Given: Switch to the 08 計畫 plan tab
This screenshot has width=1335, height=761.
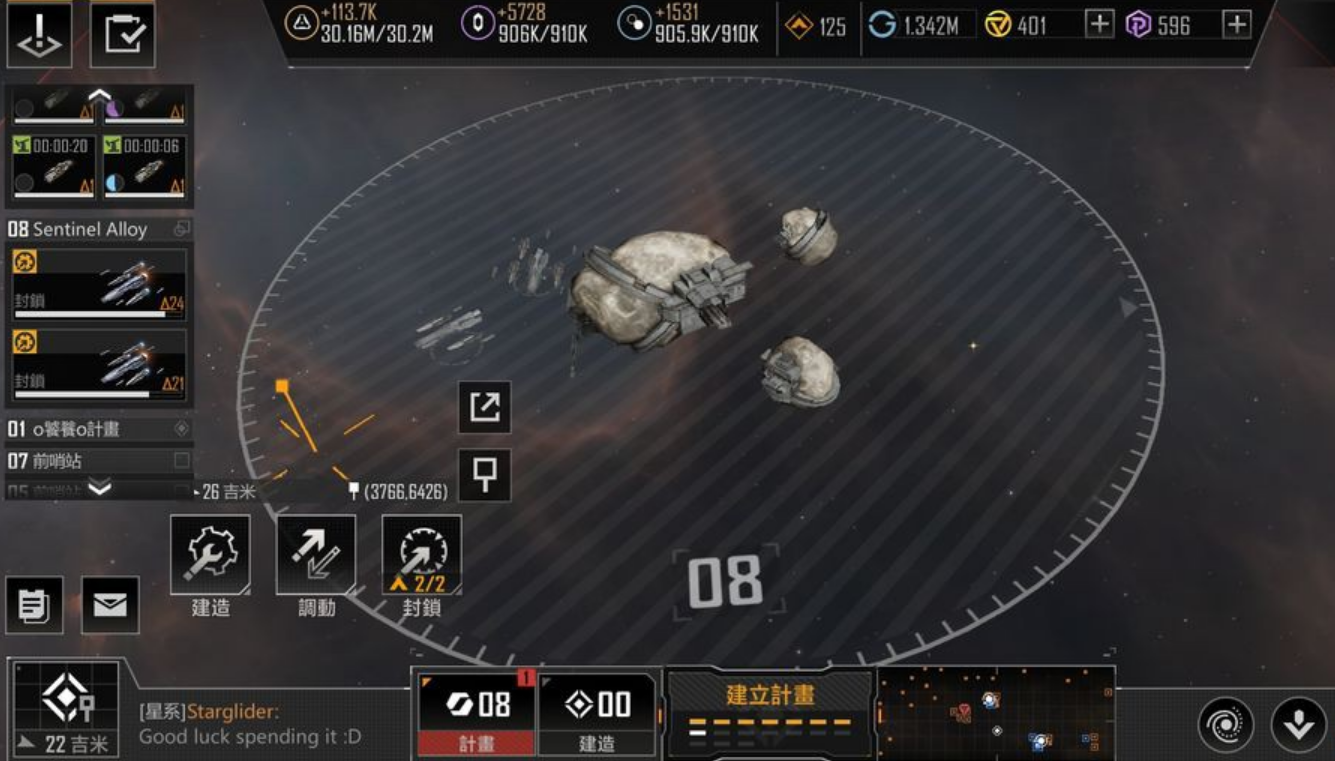Looking at the screenshot, I should coord(477,714).
